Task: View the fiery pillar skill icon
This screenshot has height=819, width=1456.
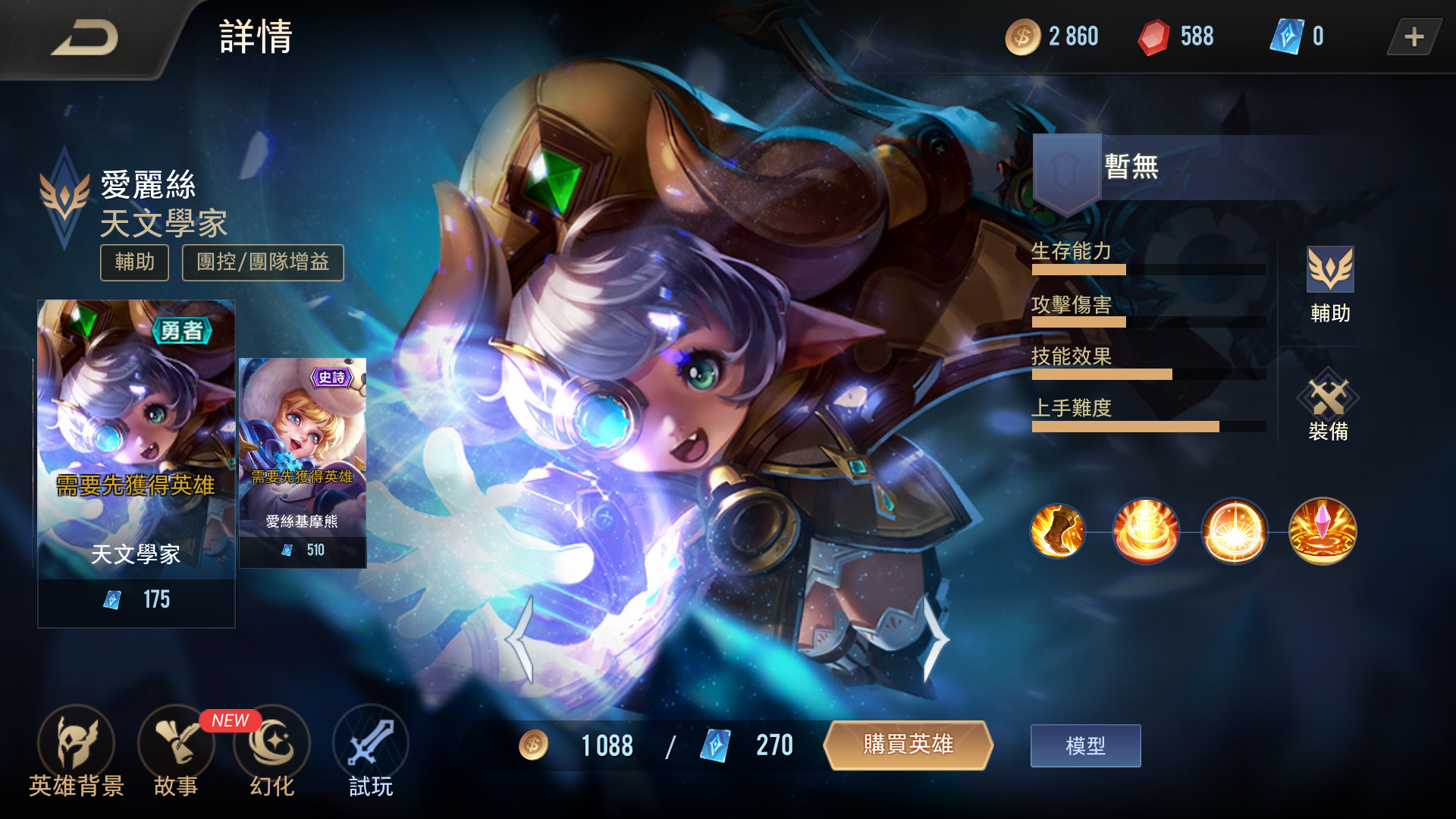Action: [1146, 531]
